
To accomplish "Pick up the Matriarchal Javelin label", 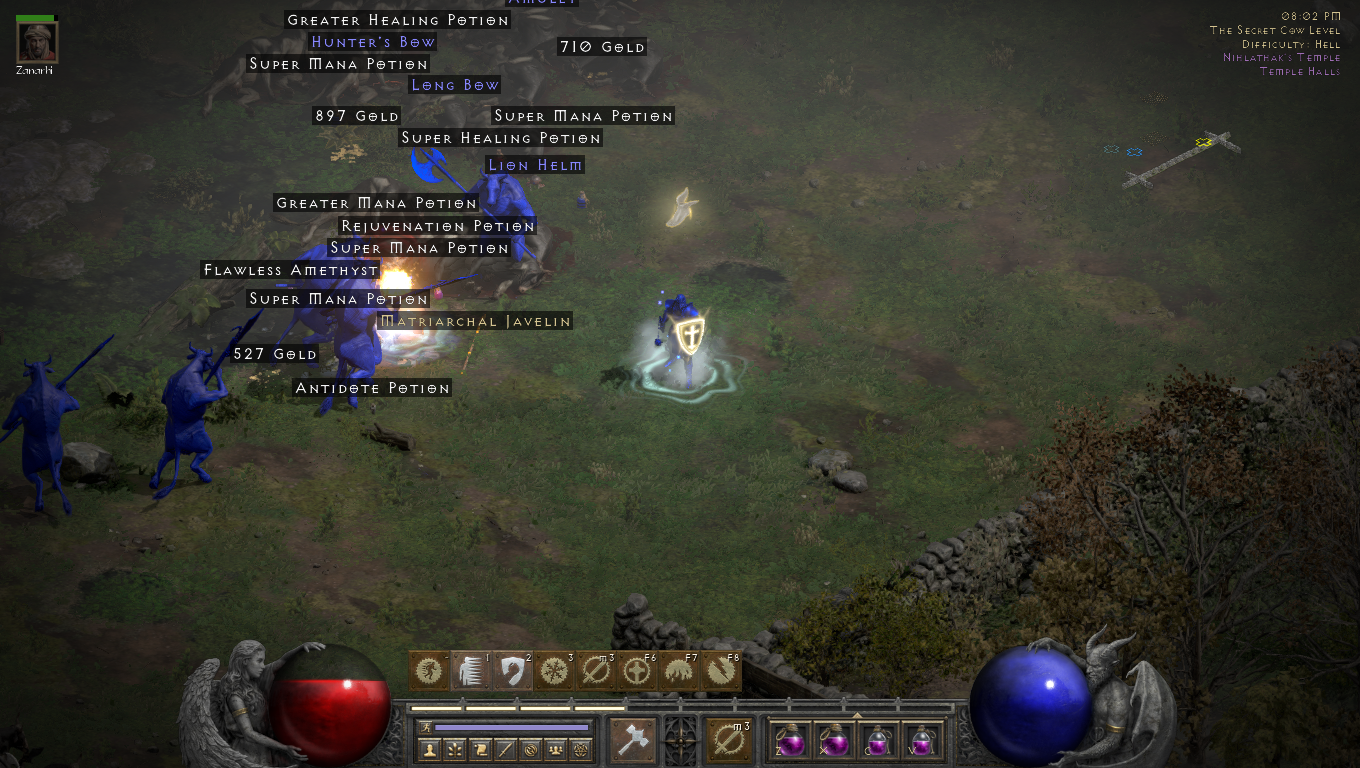I will click(476, 322).
